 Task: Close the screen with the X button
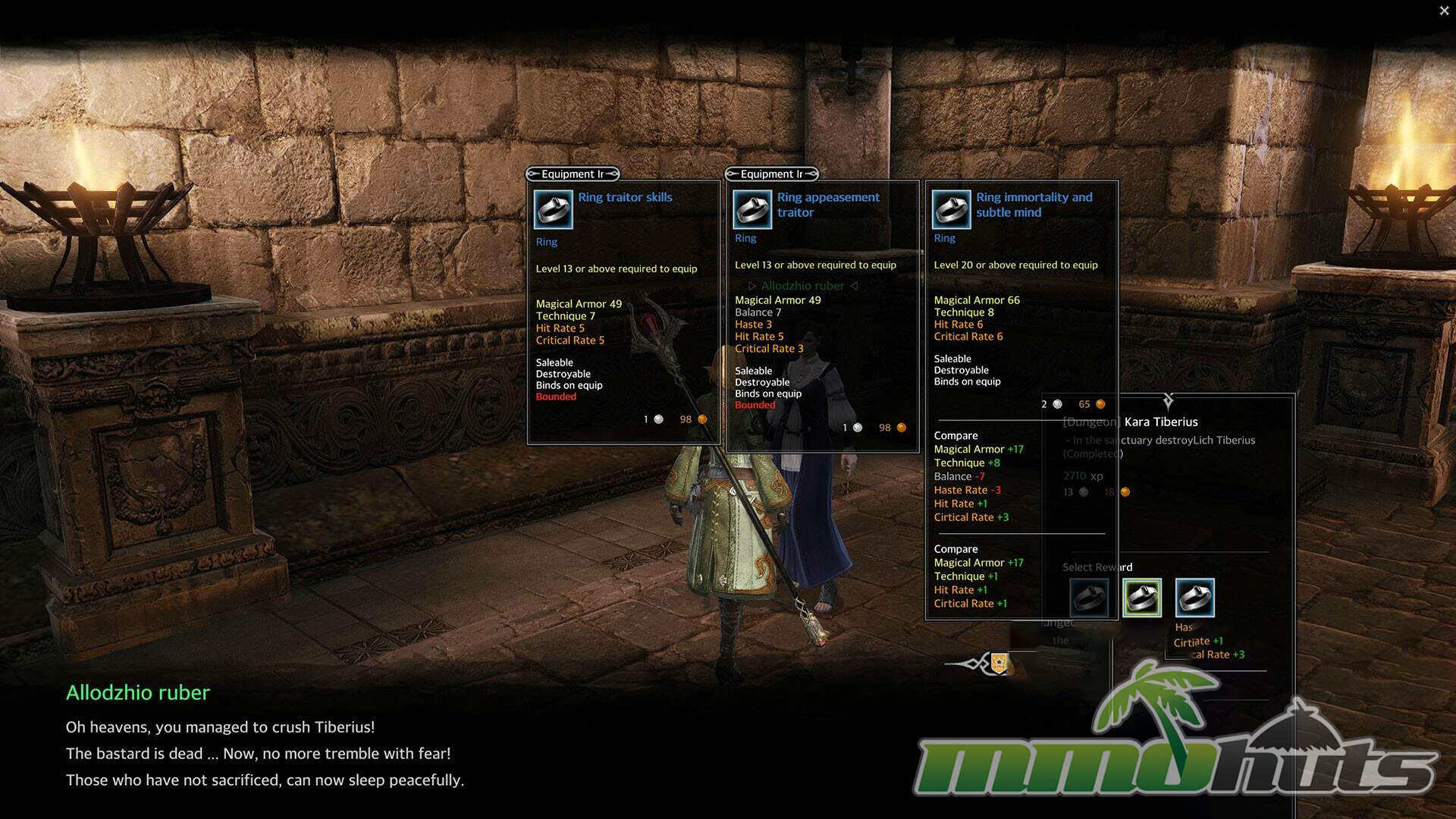1444,11
